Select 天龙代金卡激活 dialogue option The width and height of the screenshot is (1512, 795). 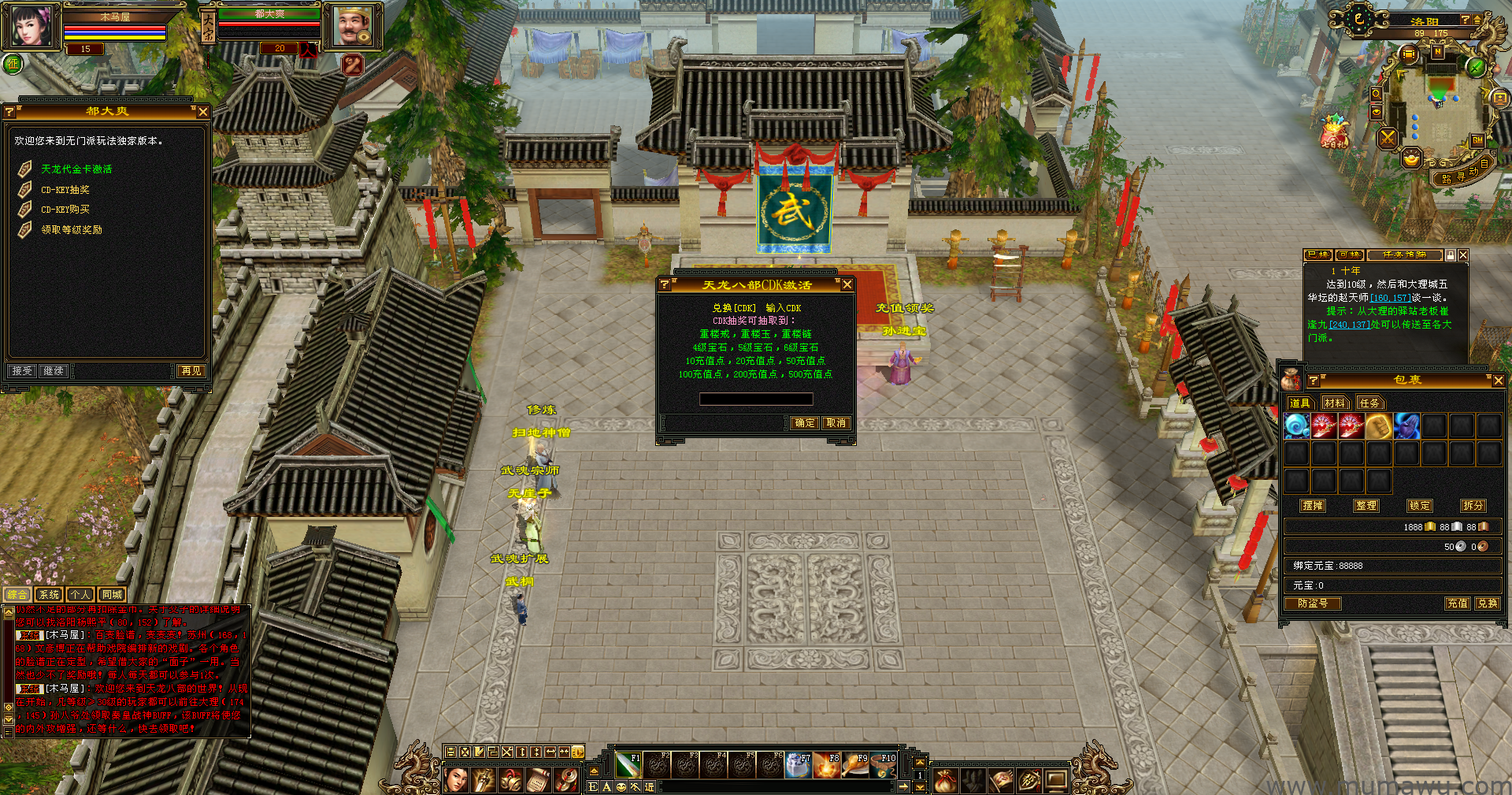(x=76, y=169)
